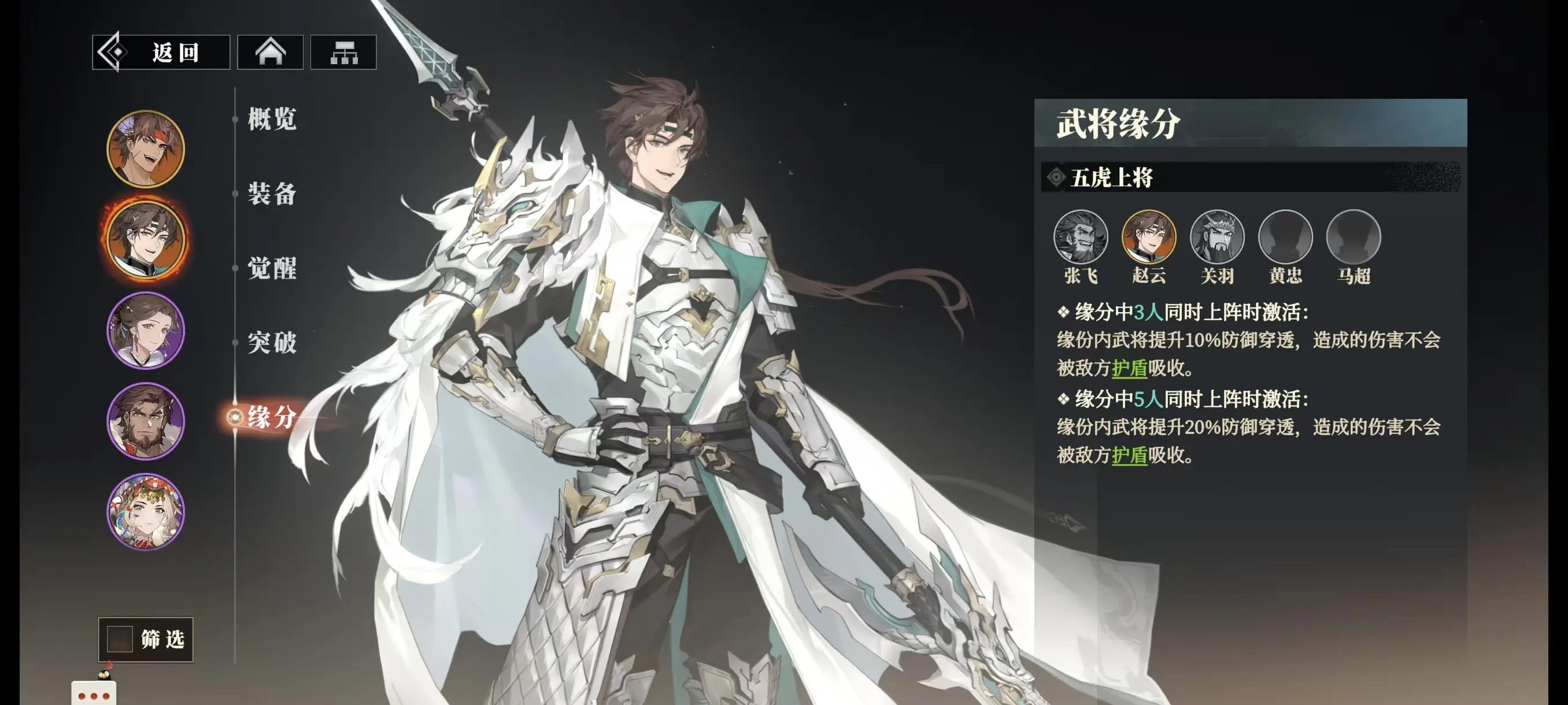Screen dimensions: 1568x705
Task: Switch to the 概览 overview tab
Action: [272, 118]
